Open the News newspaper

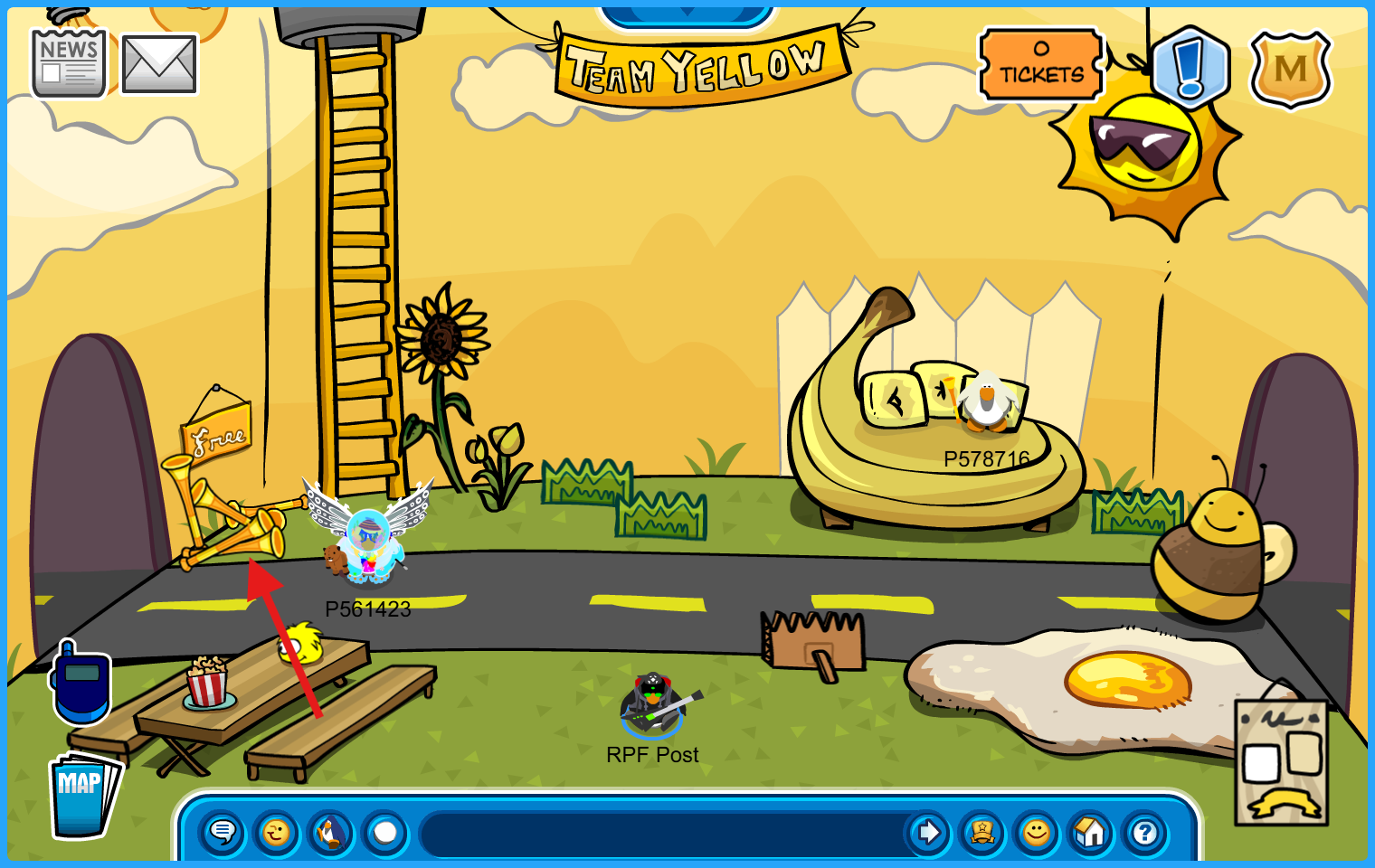pyautogui.click(x=69, y=63)
